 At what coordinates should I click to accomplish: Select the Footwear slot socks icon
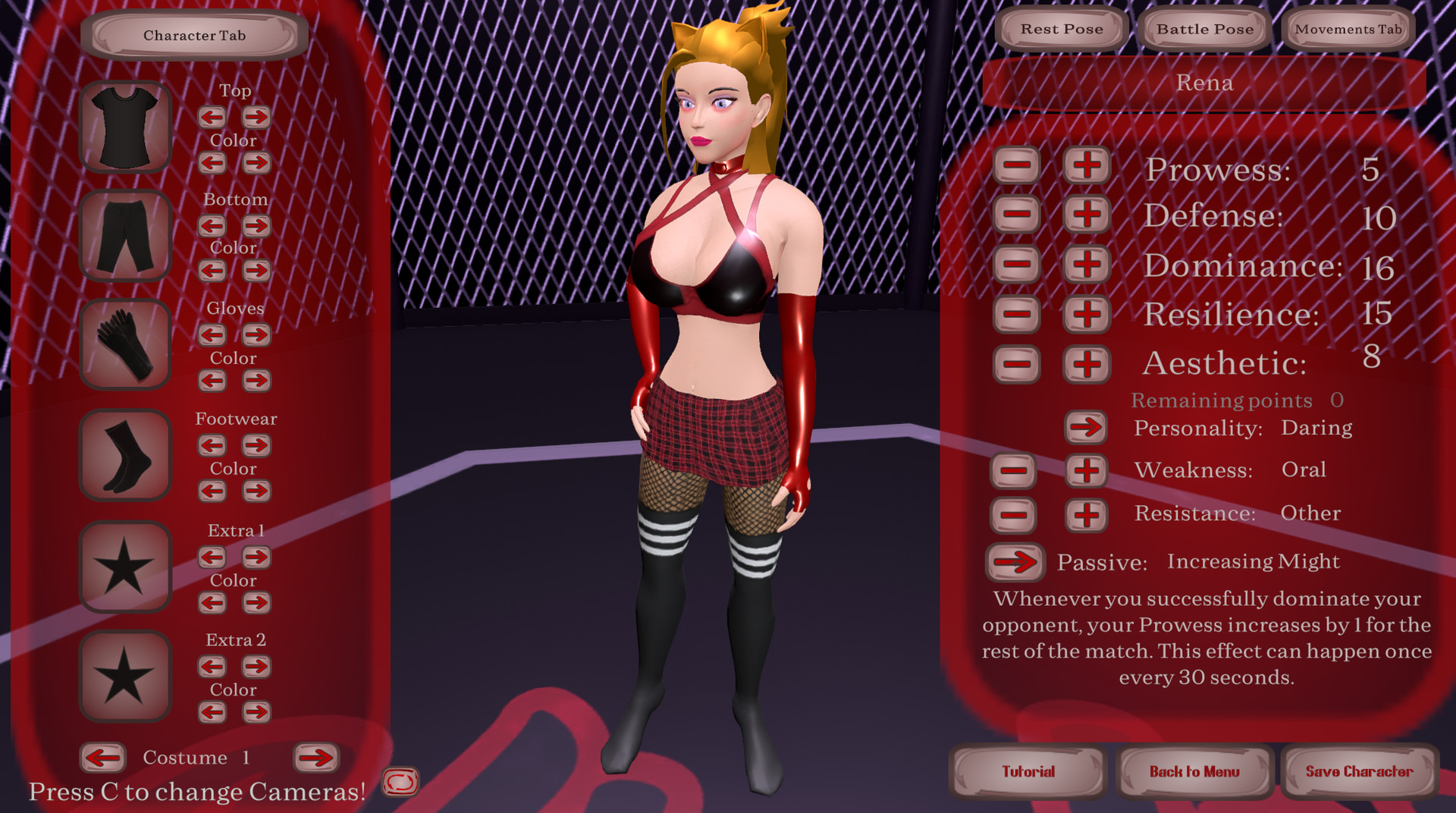coord(124,455)
